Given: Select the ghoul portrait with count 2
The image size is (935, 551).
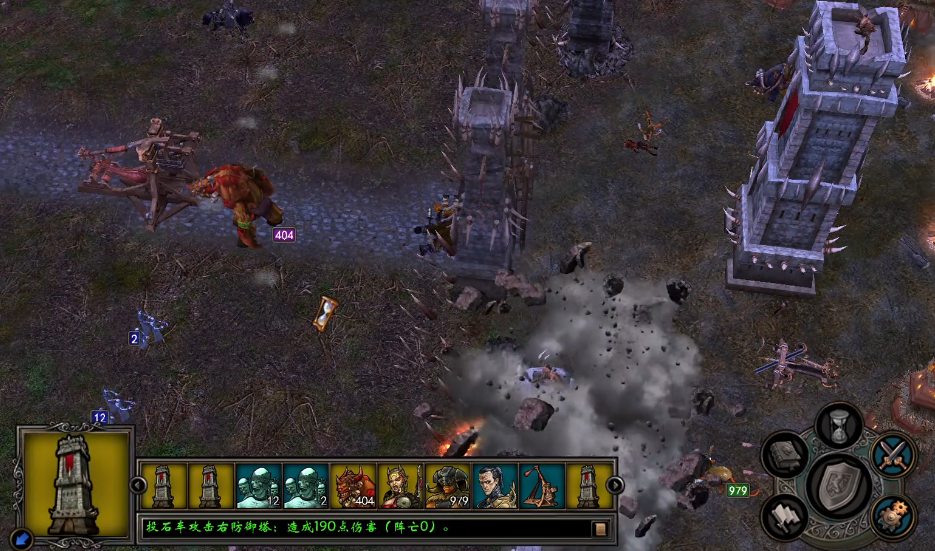Looking at the screenshot, I should (x=306, y=485).
